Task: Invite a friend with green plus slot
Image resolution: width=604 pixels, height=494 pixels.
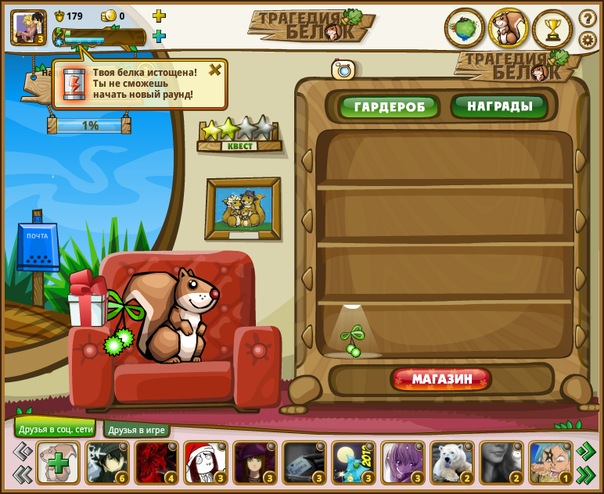Action: click(59, 464)
